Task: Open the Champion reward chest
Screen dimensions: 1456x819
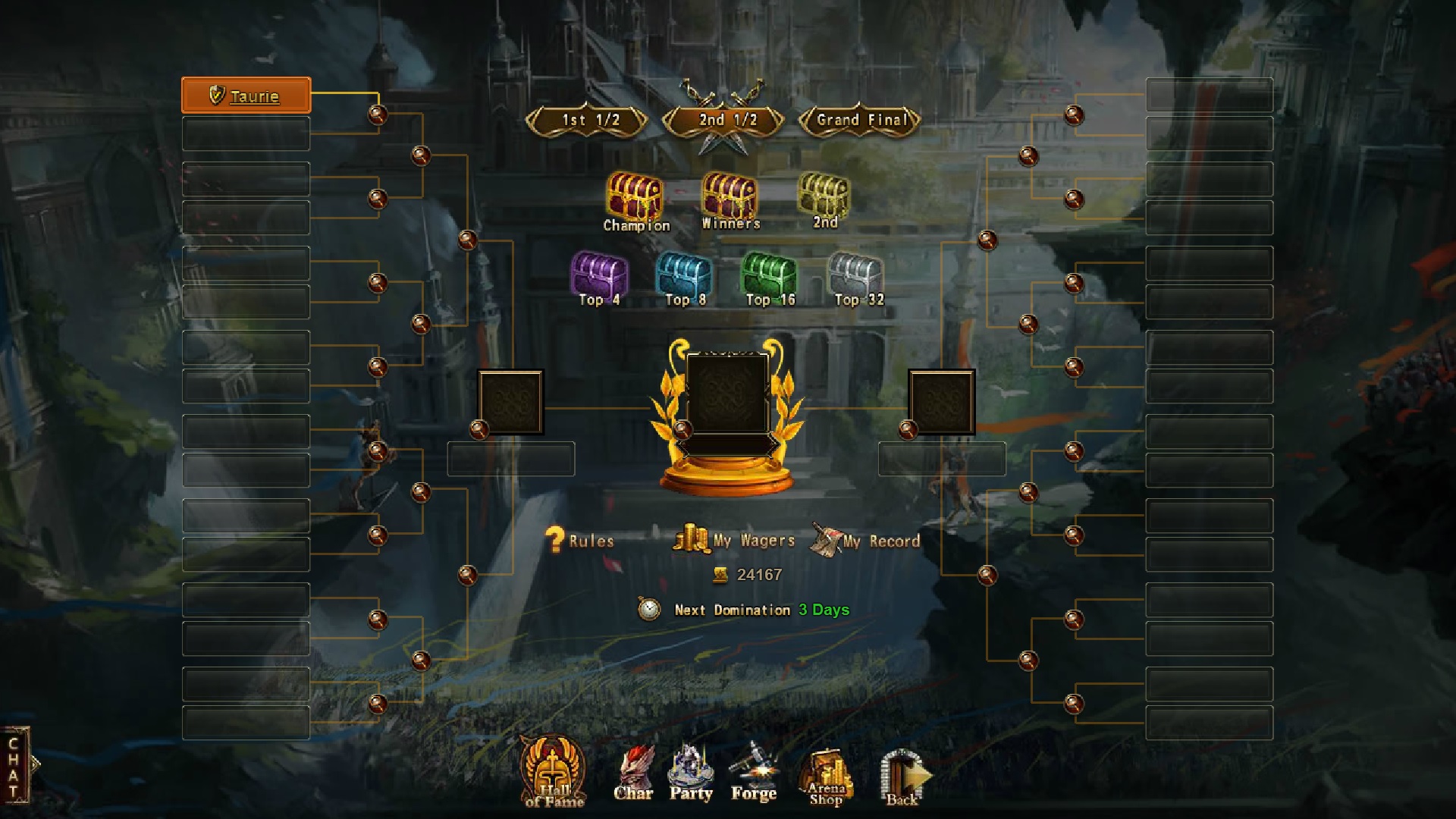Action: [x=635, y=198]
